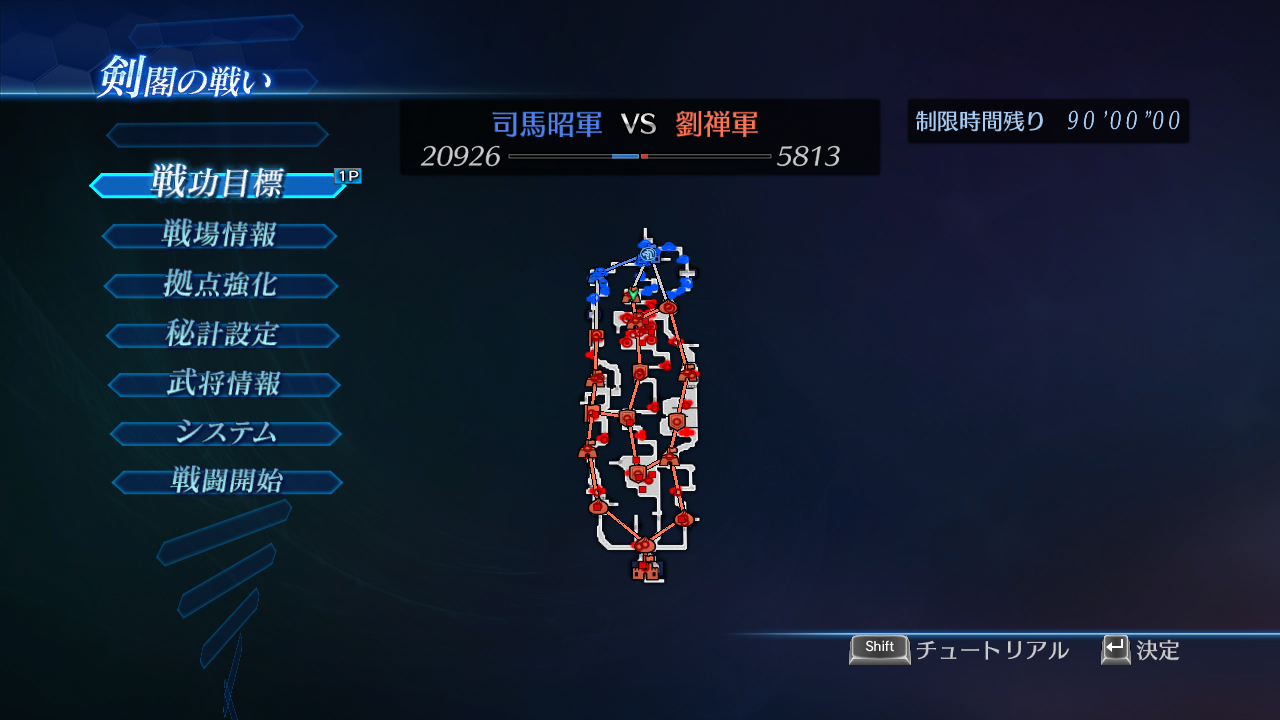Open 武将情報 officer information

224,383
